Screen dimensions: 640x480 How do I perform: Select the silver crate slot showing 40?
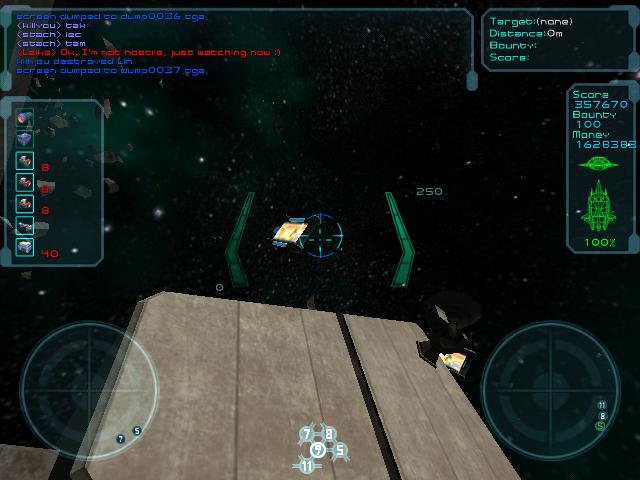pos(26,247)
